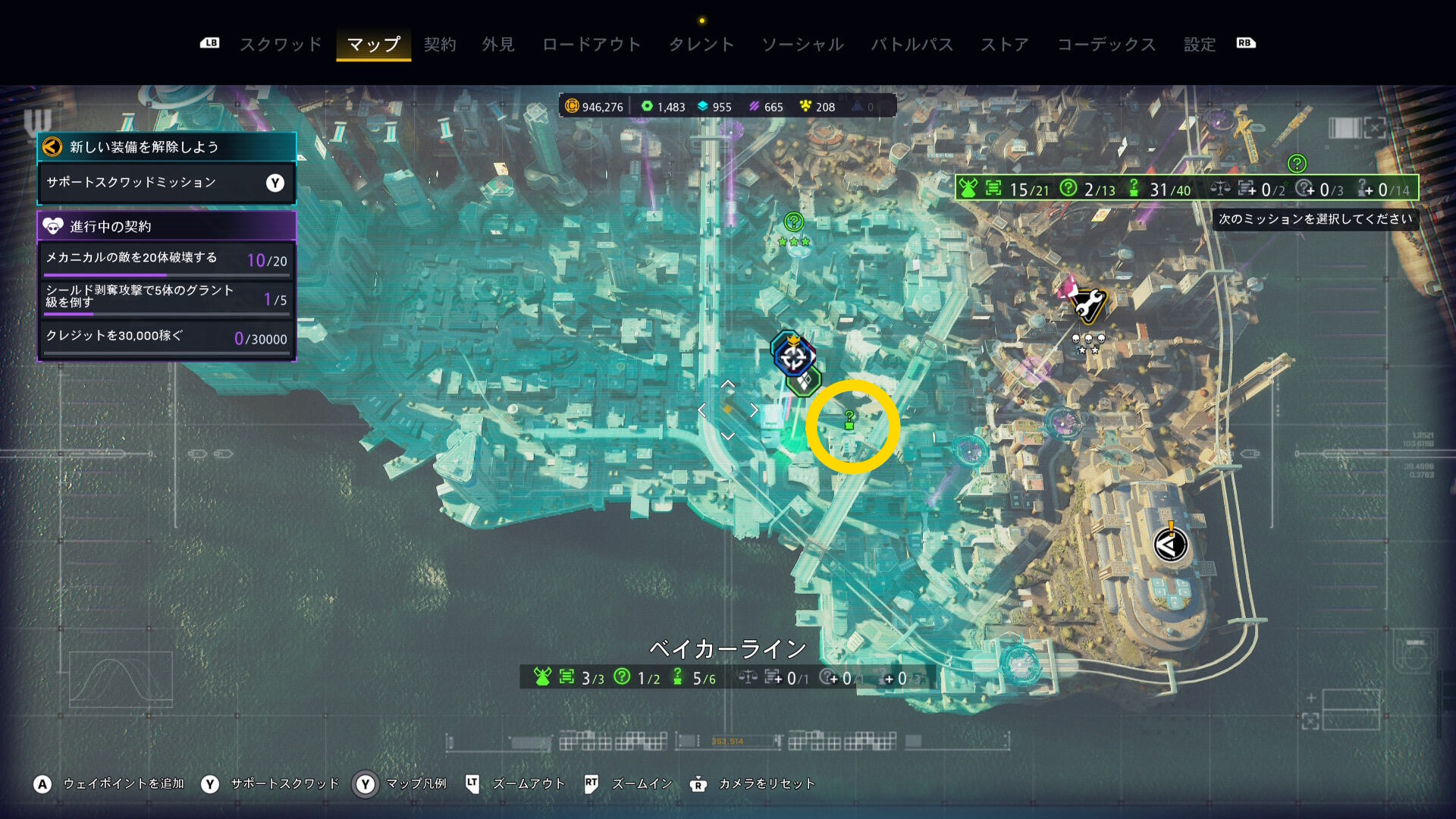The image size is (1456, 819).
Task: Switch to the コーデックス tab
Action: (1106, 45)
